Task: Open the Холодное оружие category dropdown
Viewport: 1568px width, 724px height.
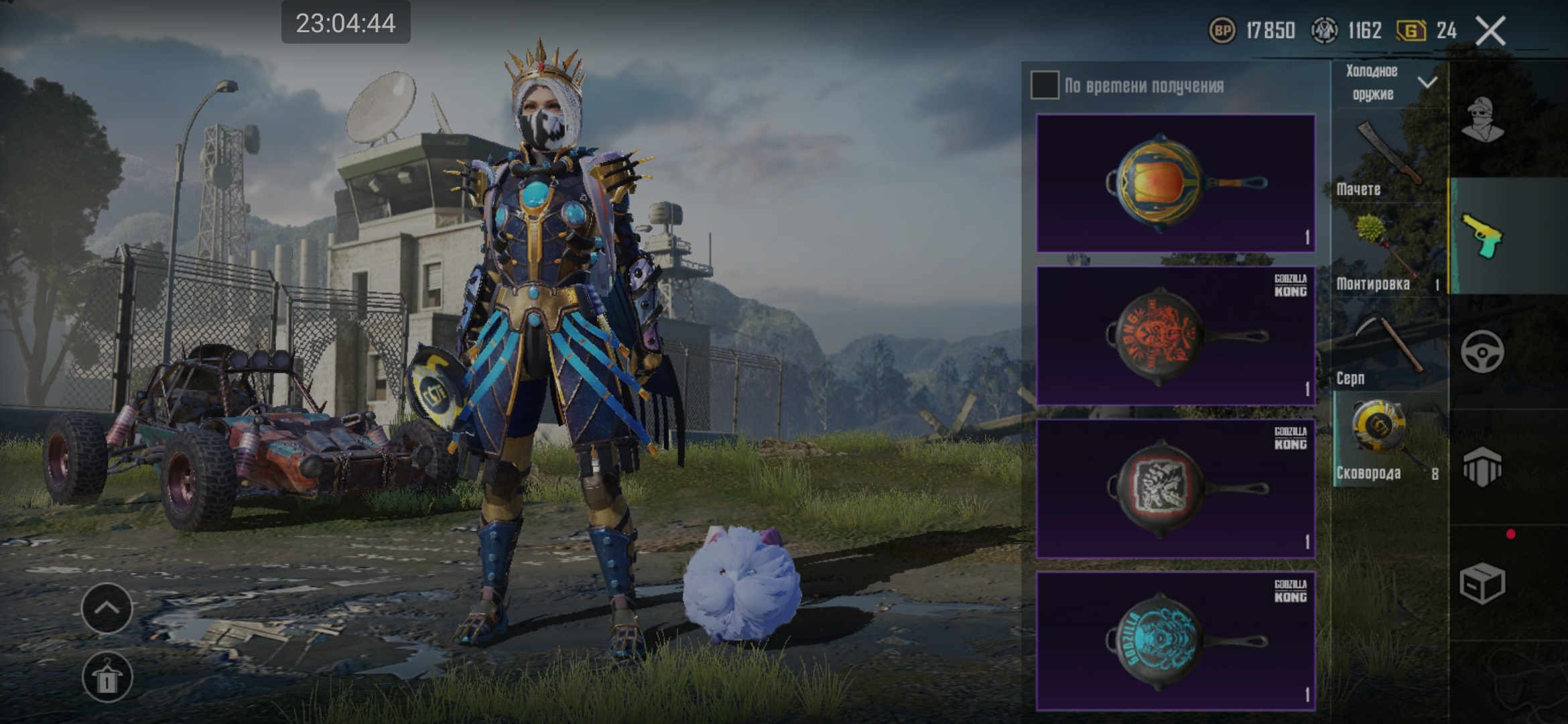Action: [x=1388, y=82]
